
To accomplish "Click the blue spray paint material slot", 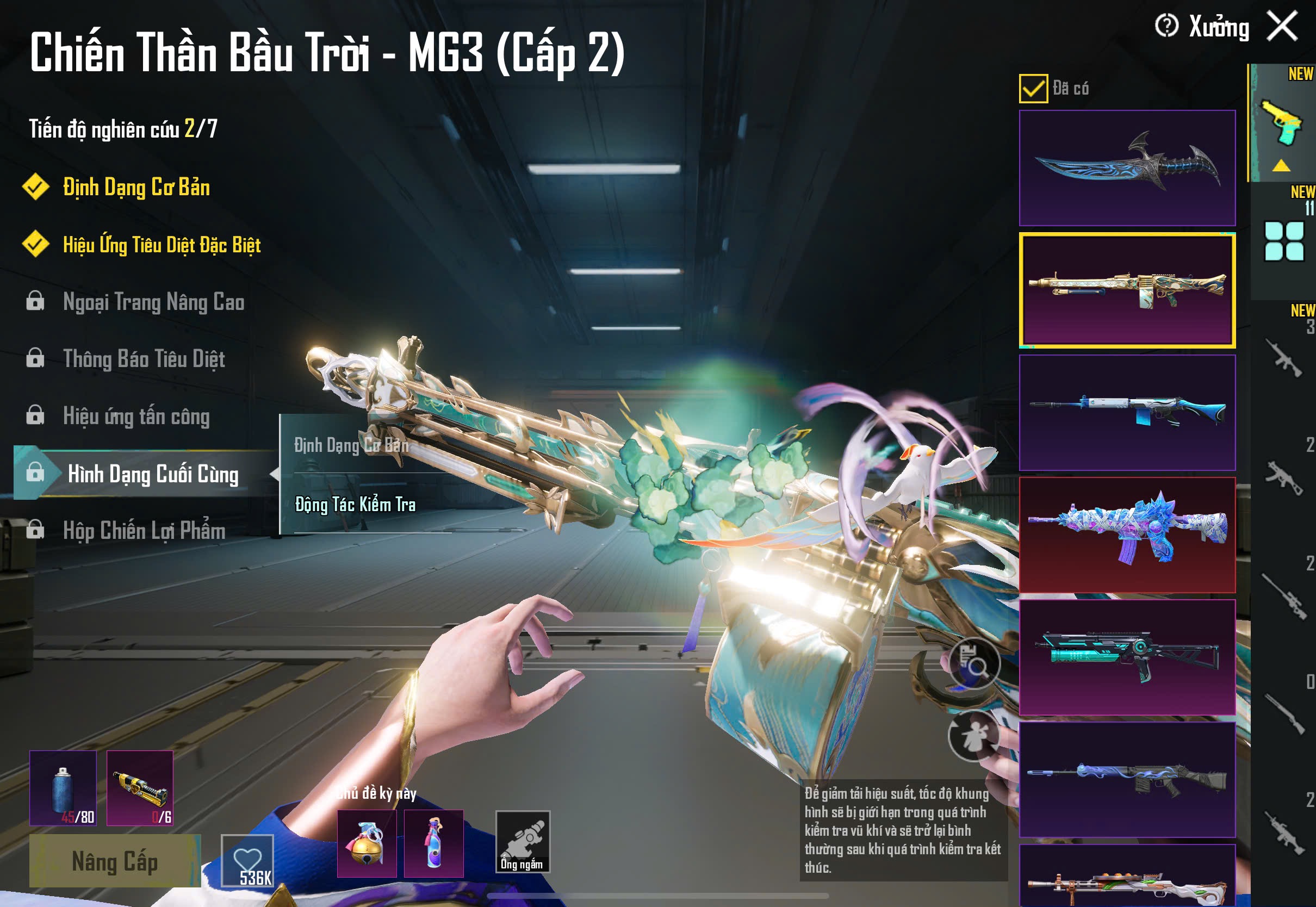I will point(63,788).
